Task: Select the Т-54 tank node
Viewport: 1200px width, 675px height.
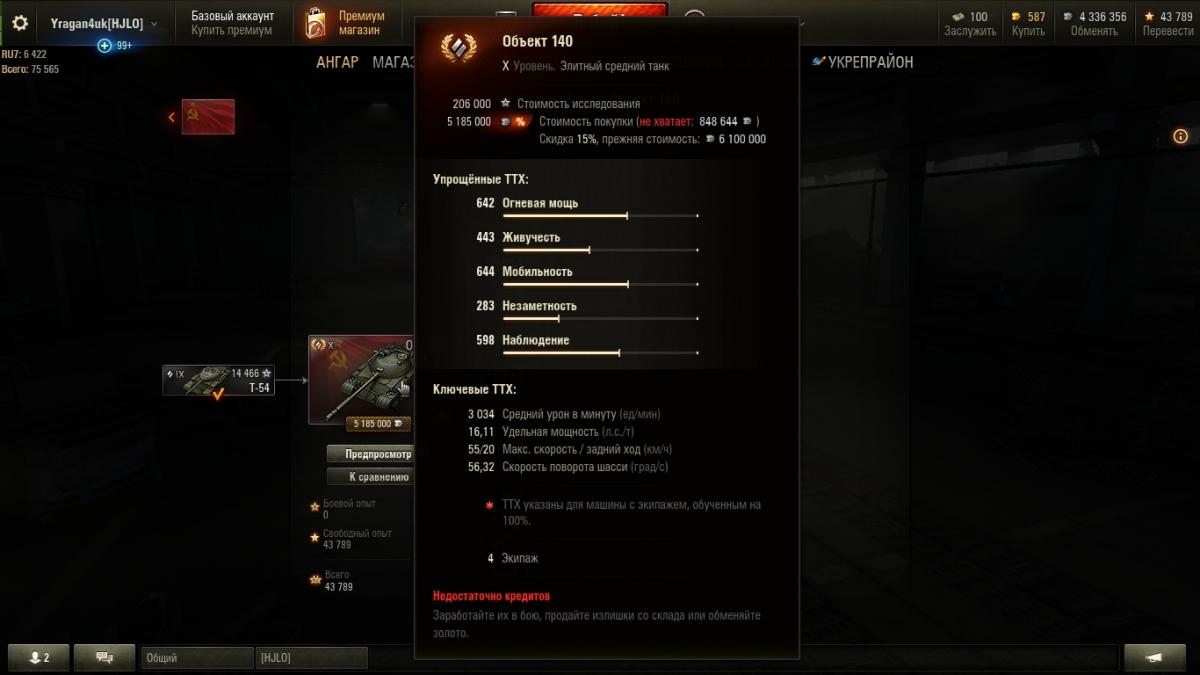Action: [x=218, y=380]
